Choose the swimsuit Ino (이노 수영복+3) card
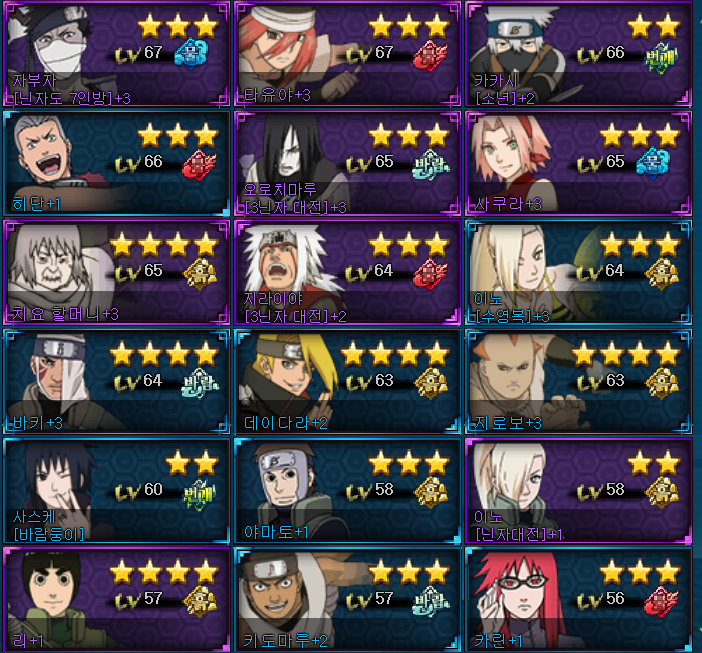The height and width of the screenshot is (653, 702). point(578,272)
